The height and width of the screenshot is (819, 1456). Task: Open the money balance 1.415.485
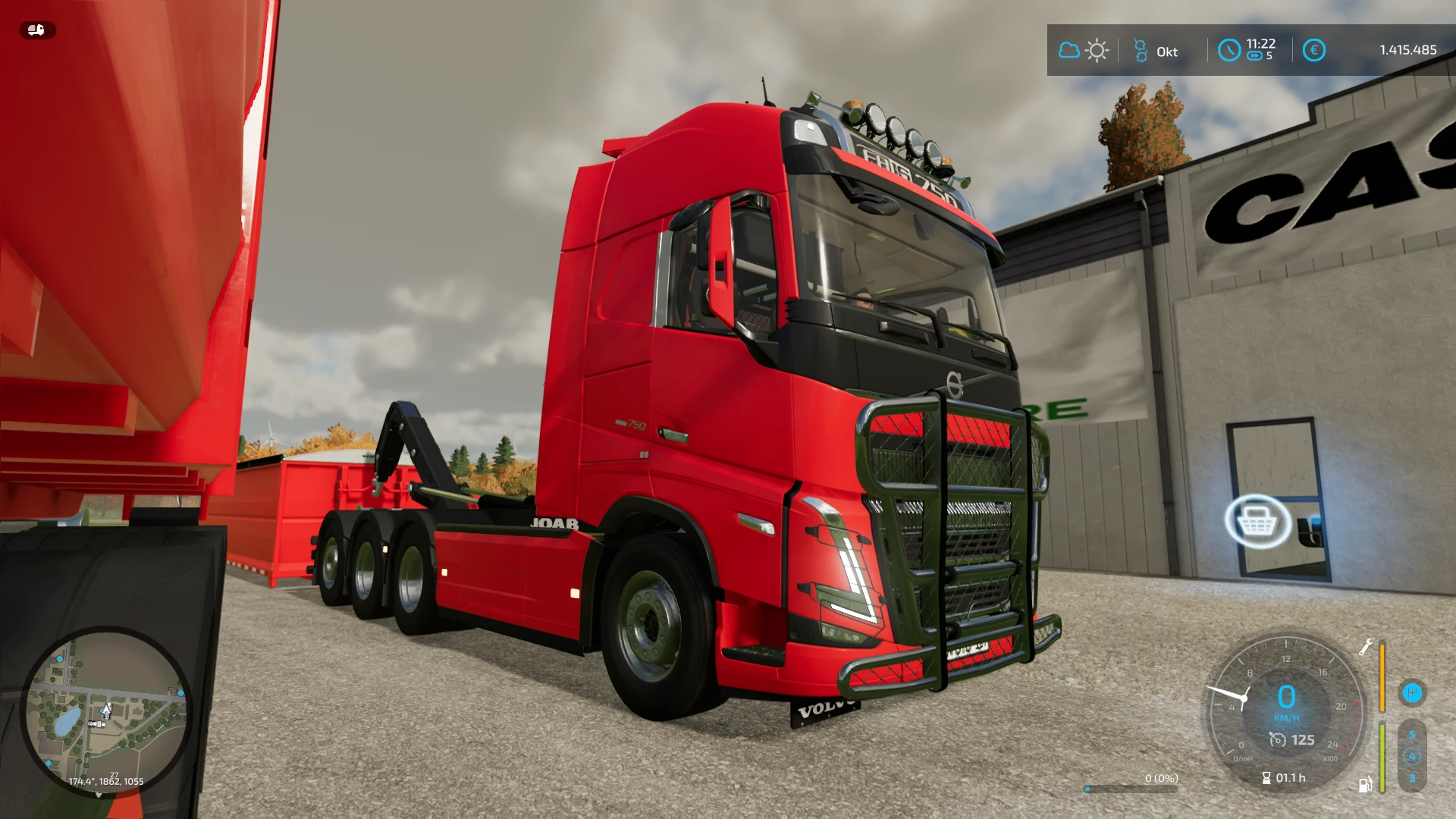pos(1408,49)
